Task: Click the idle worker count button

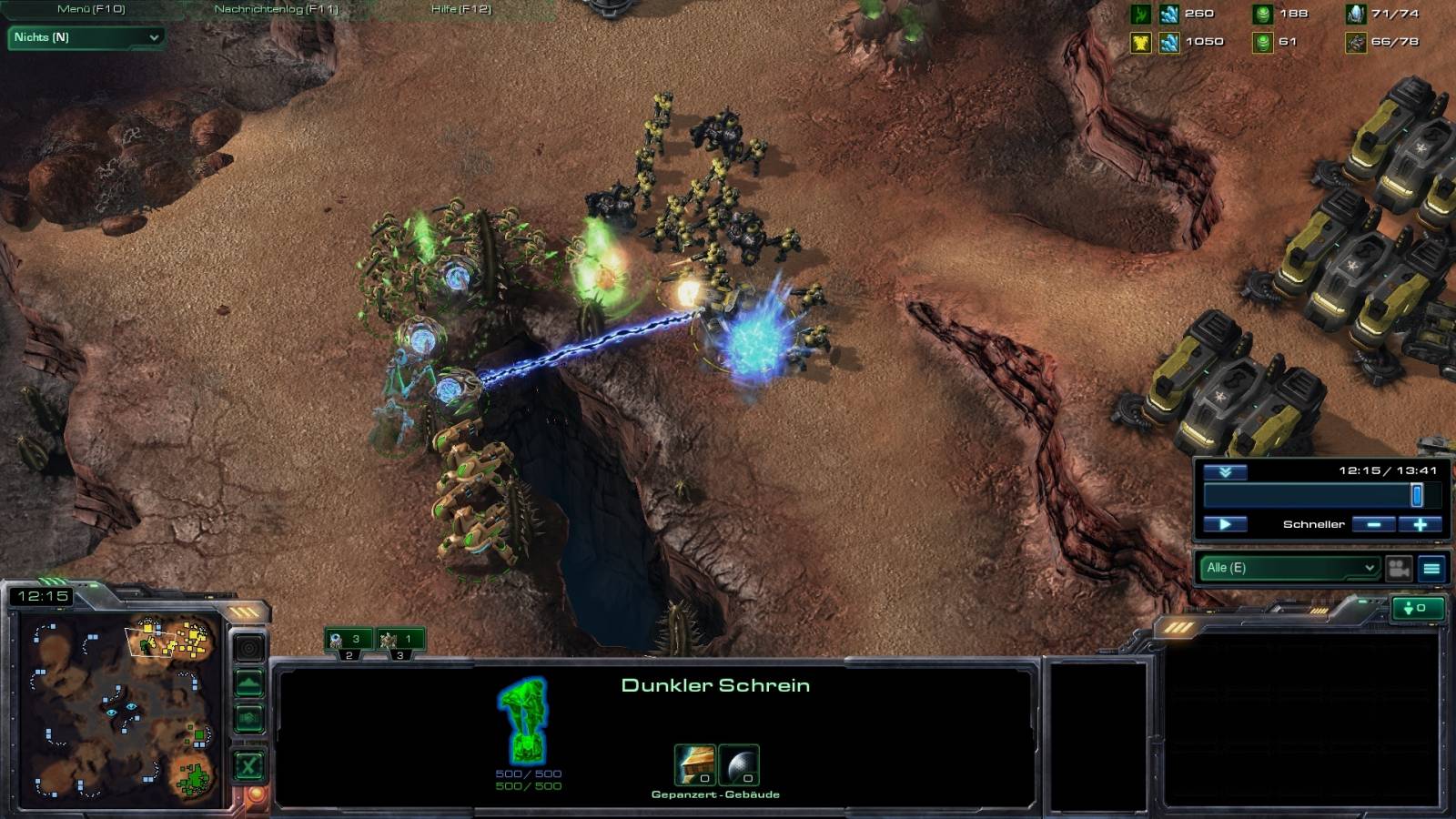Action: click(x=1417, y=608)
